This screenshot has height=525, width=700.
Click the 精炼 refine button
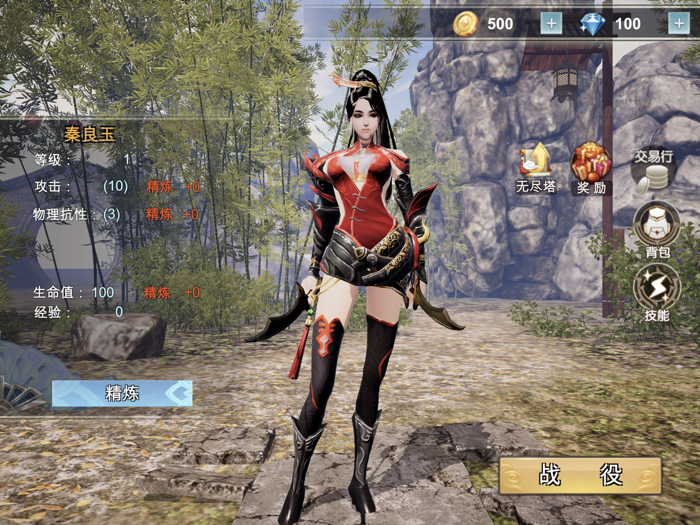coord(122,393)
